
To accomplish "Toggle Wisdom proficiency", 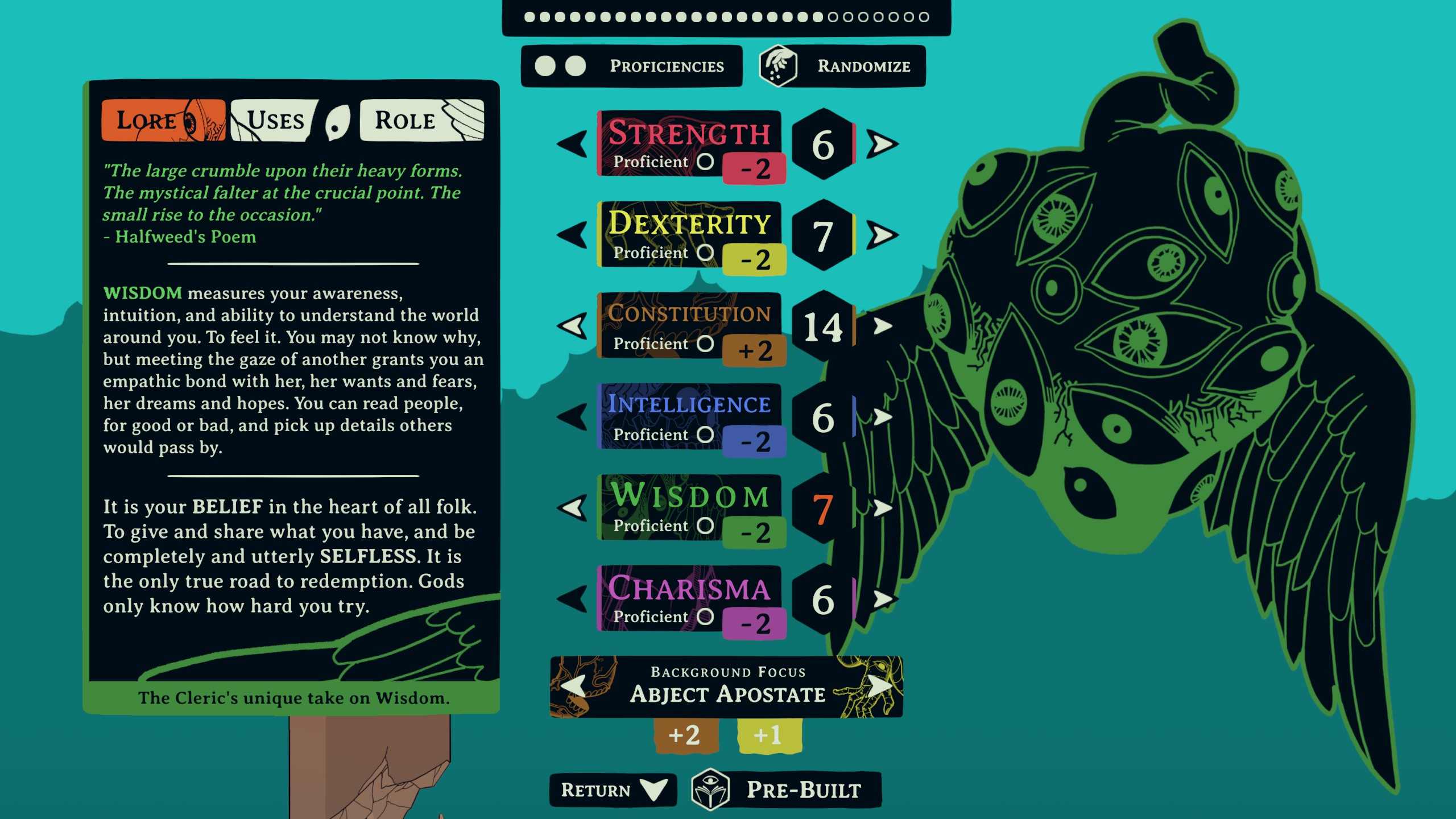I will tap(705, 526).
